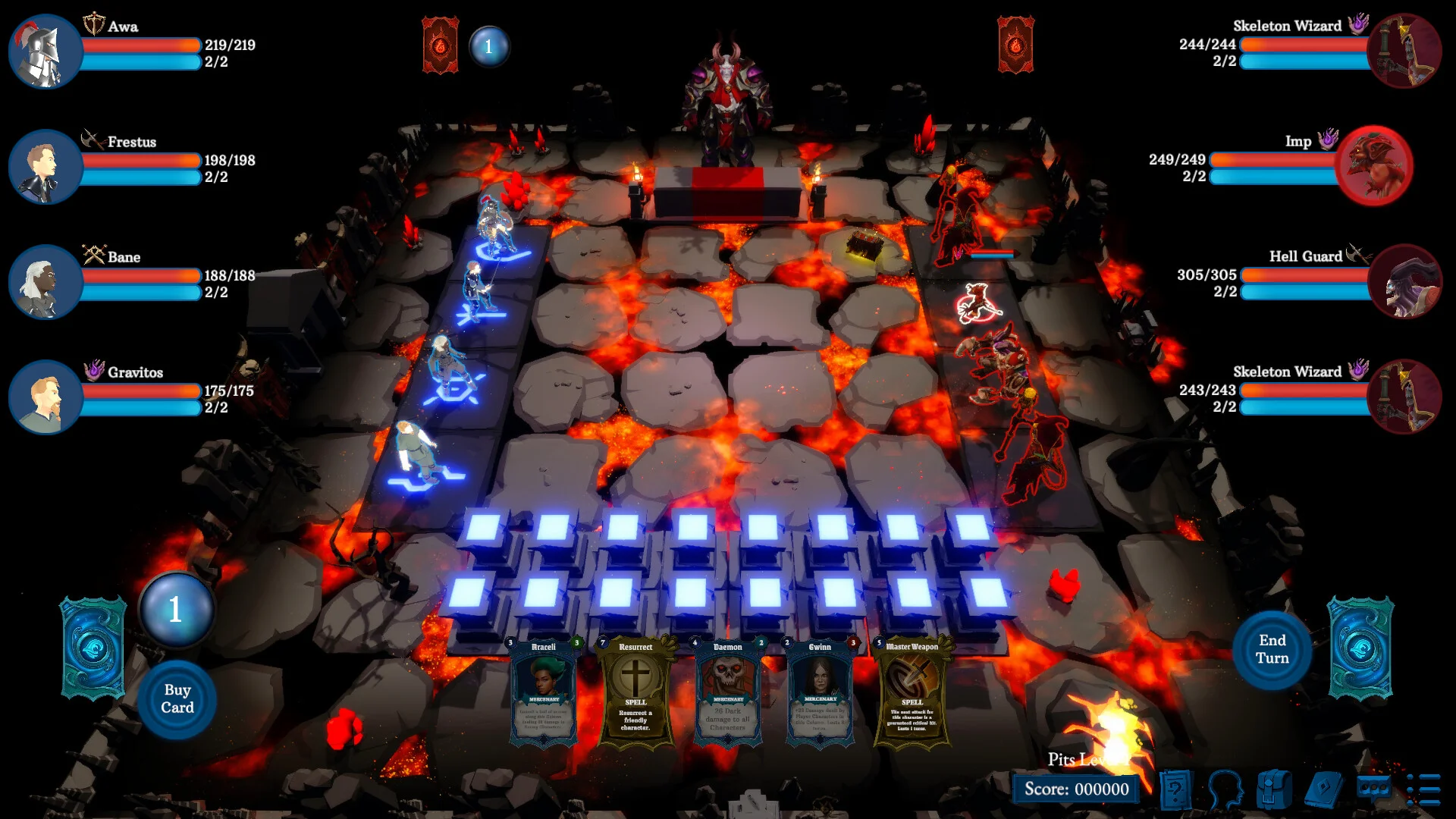
Task: Open the head profile icon
Action: [1224, 789]
